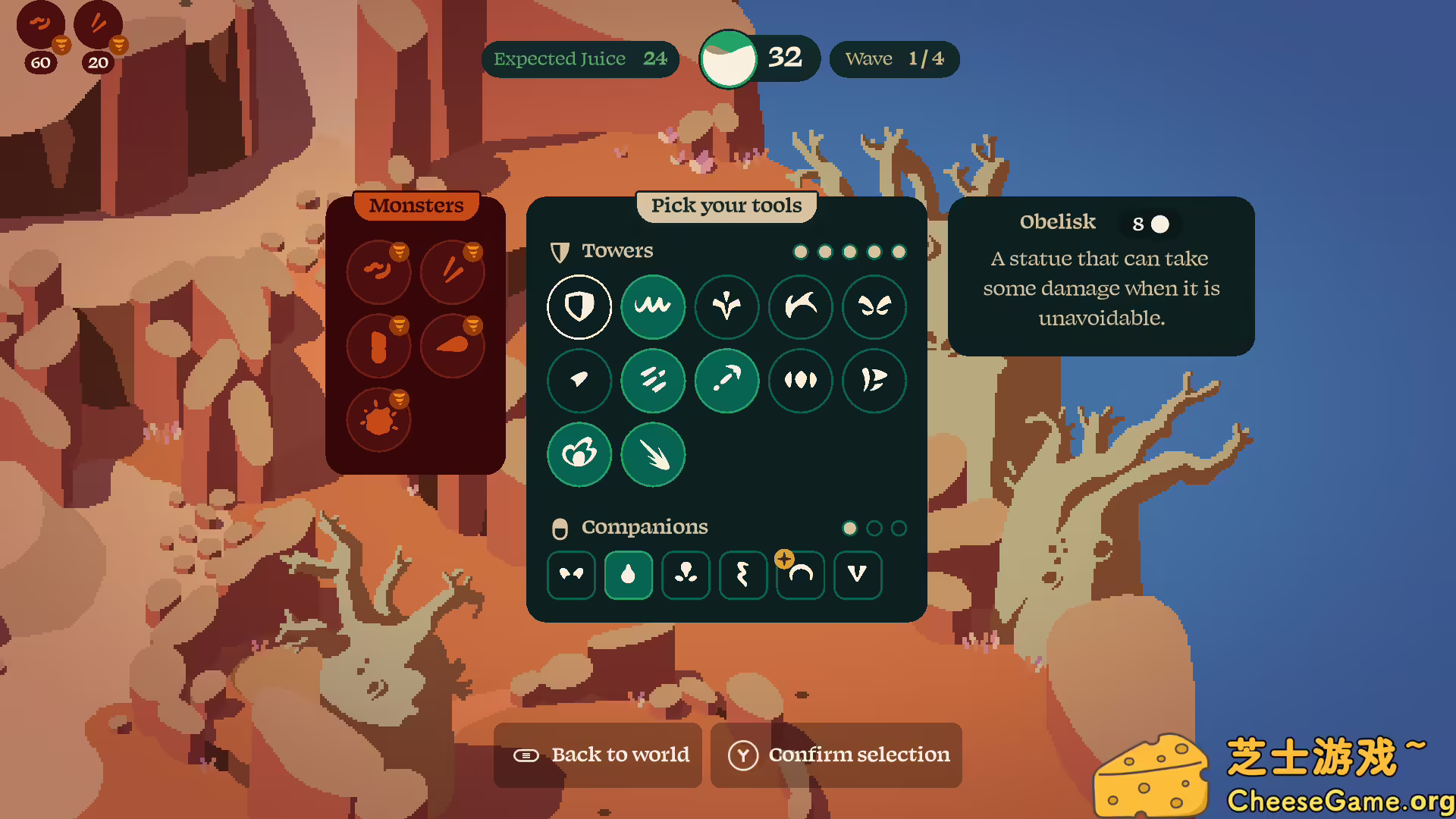Select the Obelisk shield tower

click(579, 306)
